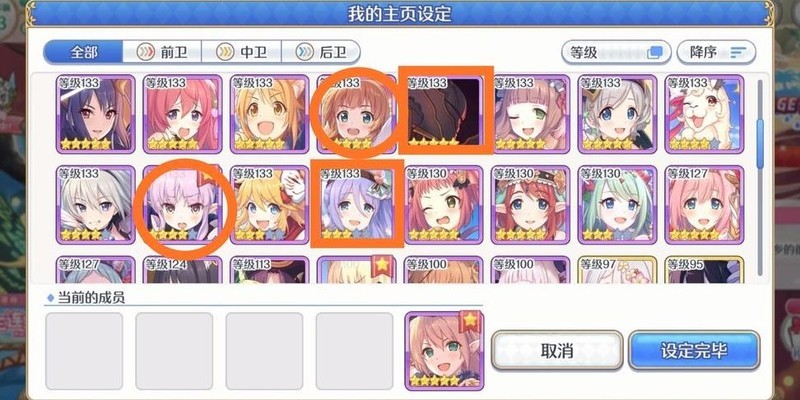The height and width of the screenshot is (400, 800).
Task: Choose the dark-haired girl with red bow
Action: (96, 113)
